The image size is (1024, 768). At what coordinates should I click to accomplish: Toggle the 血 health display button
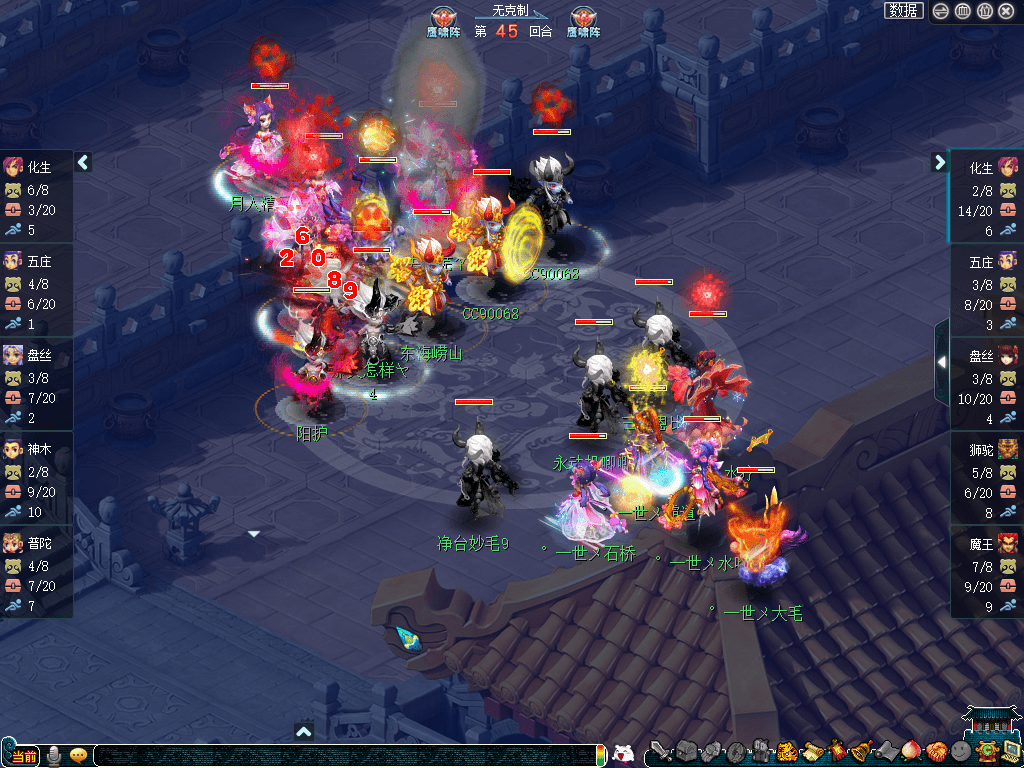(962, 11)
